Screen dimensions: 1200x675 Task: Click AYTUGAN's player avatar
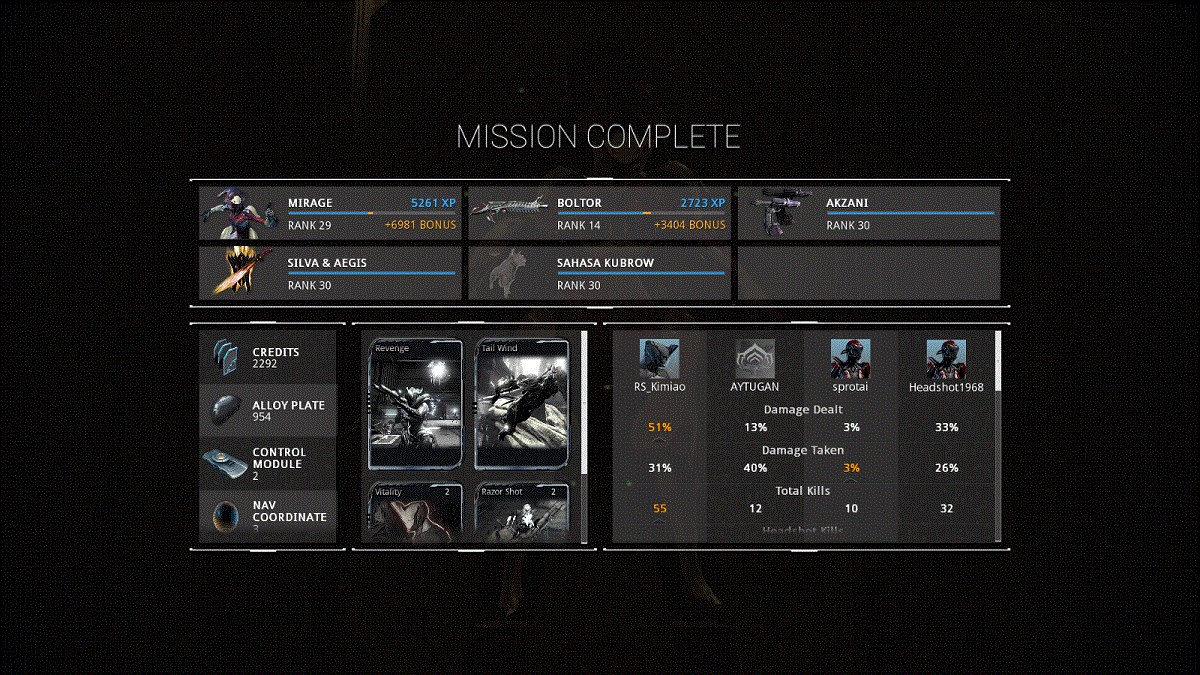click(x=755, y=359)
